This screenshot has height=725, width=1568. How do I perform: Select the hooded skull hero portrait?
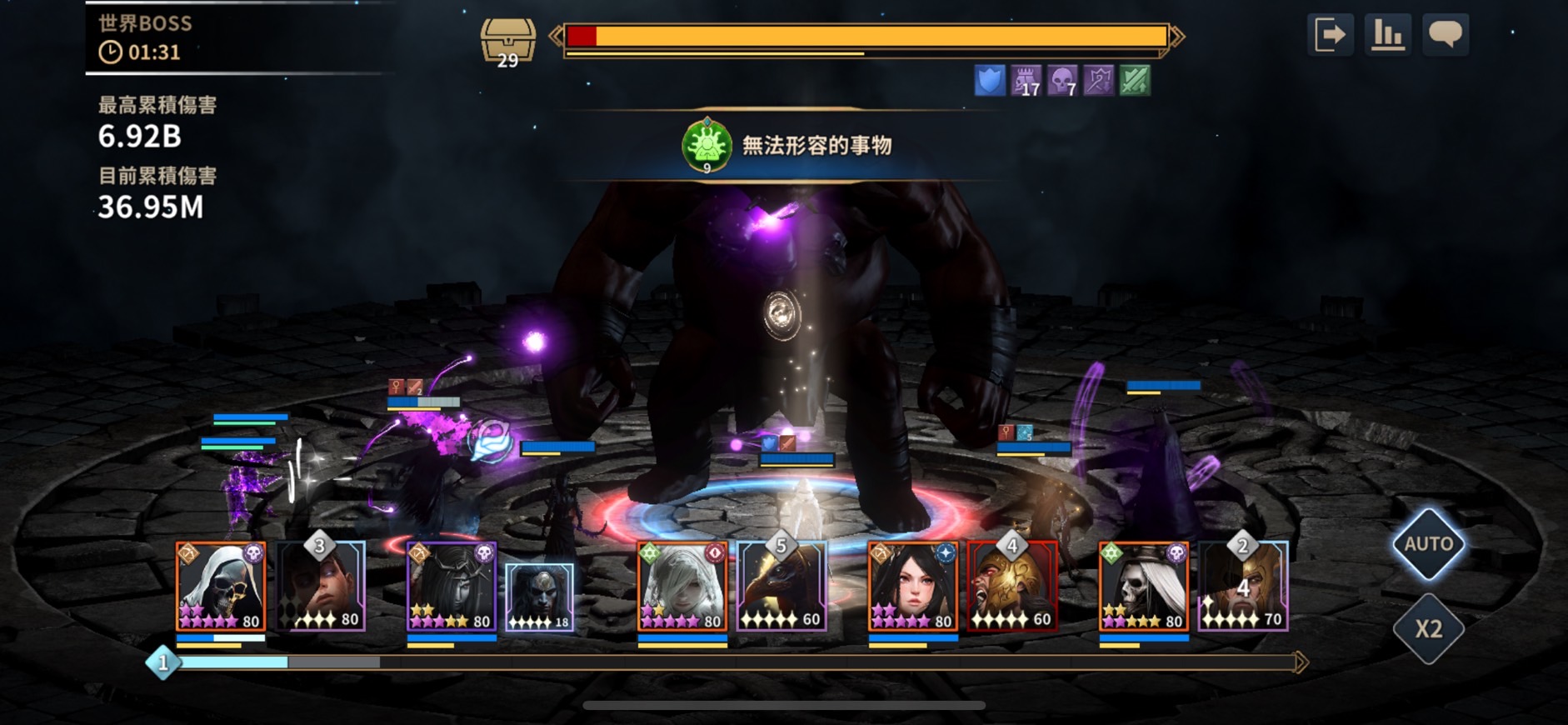coord(221,587)
